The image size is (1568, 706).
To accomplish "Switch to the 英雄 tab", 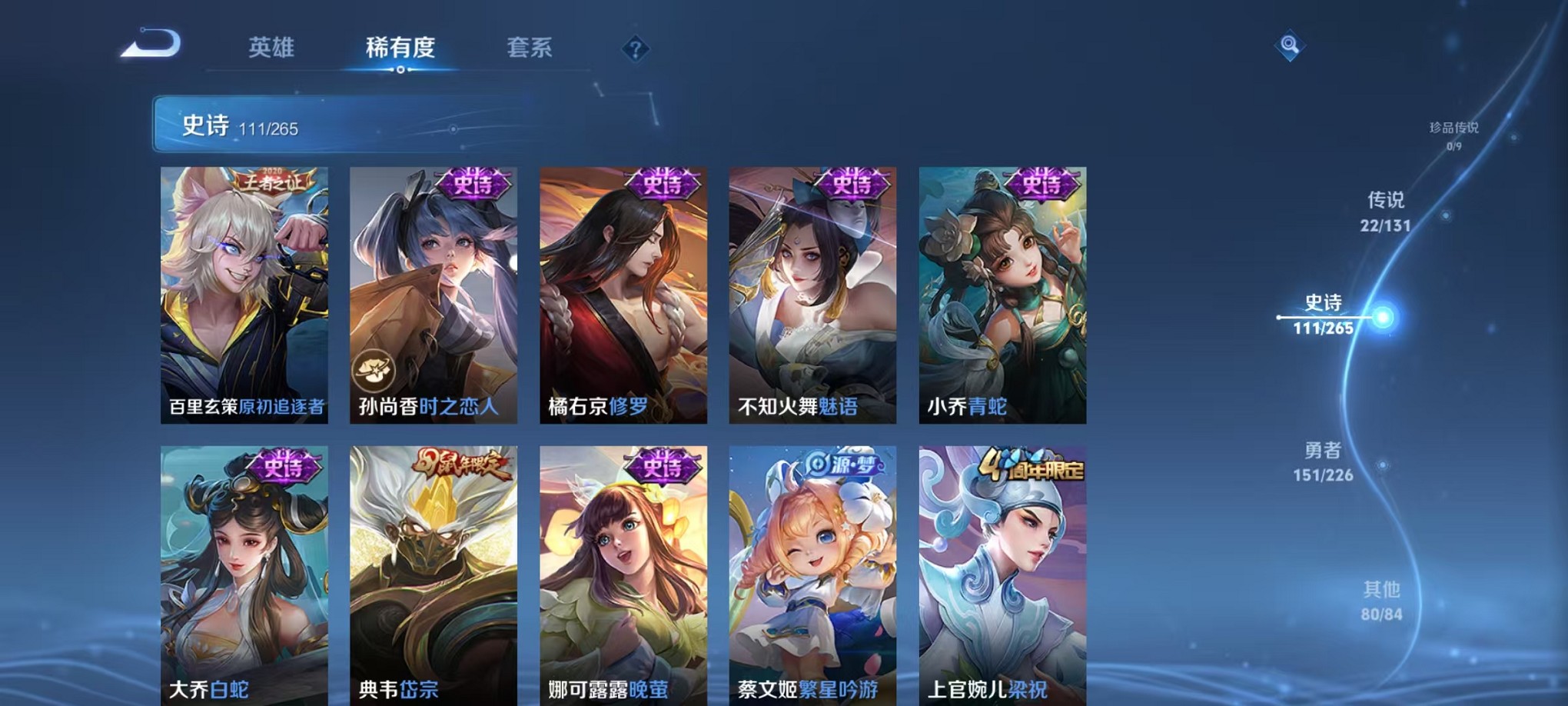I will 272,48.
